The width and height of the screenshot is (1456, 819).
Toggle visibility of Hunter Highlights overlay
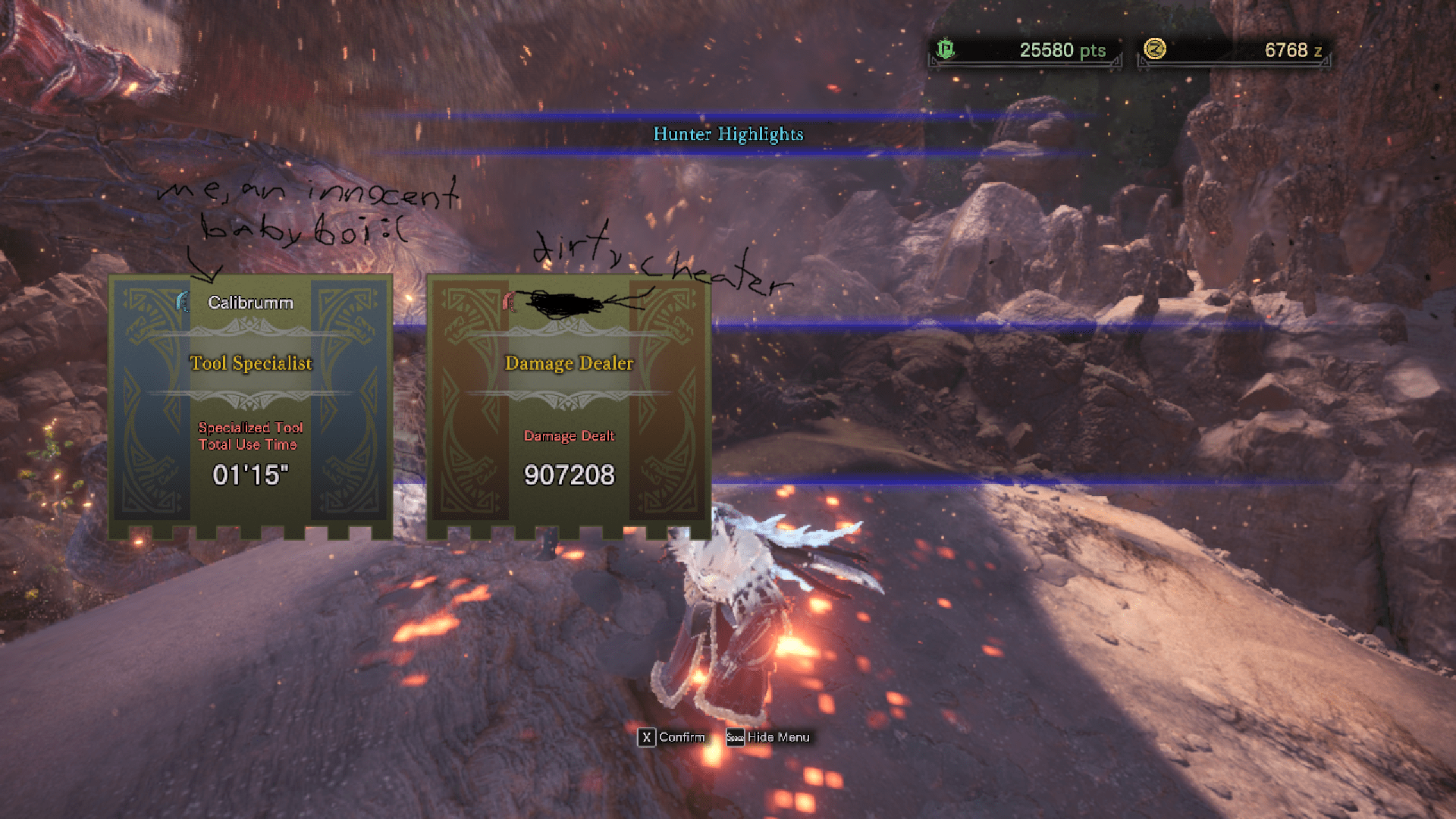pyautogui.click(x=729, y=135)
